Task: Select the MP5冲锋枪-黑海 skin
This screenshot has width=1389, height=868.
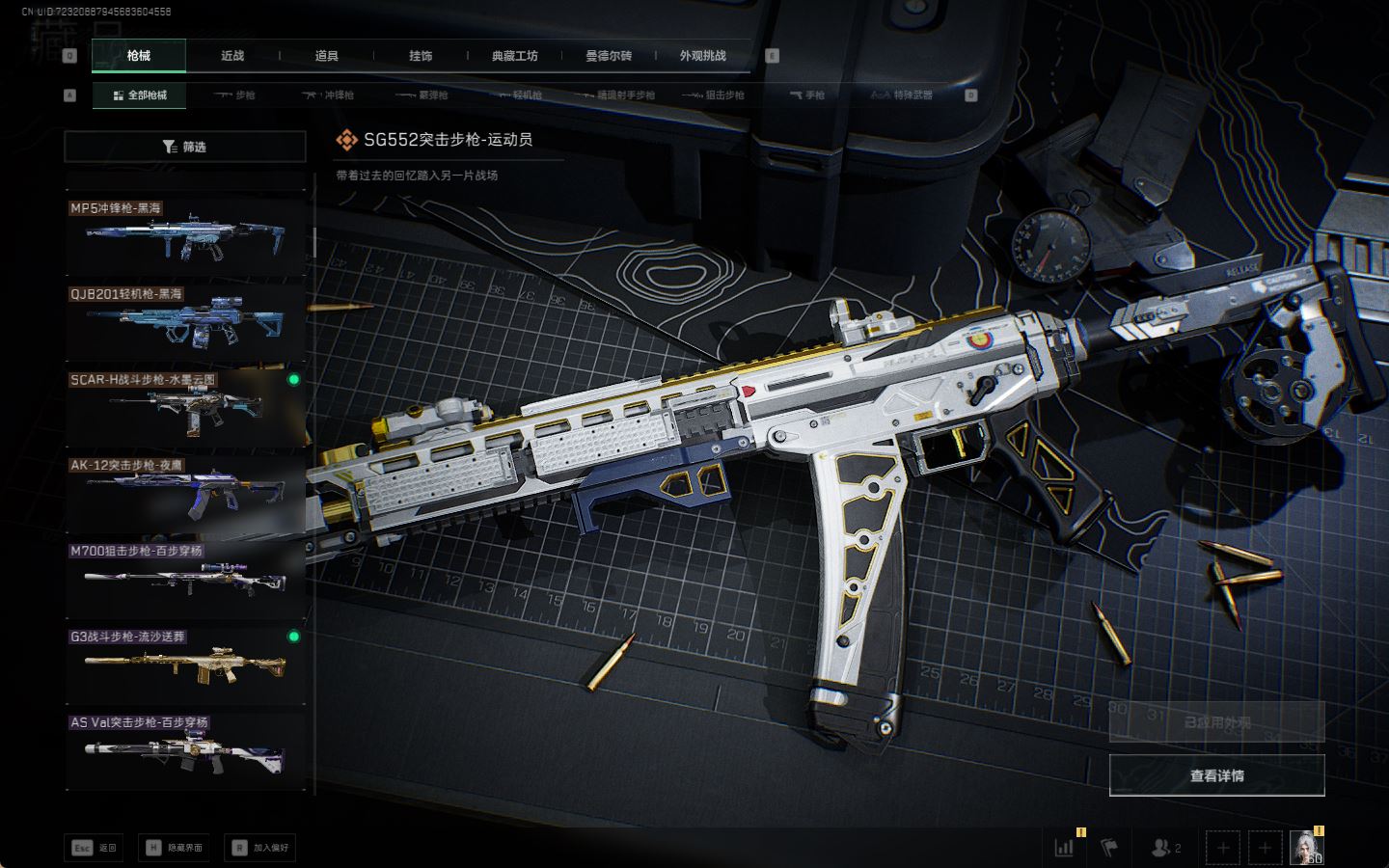Action: tap(185, 236)
